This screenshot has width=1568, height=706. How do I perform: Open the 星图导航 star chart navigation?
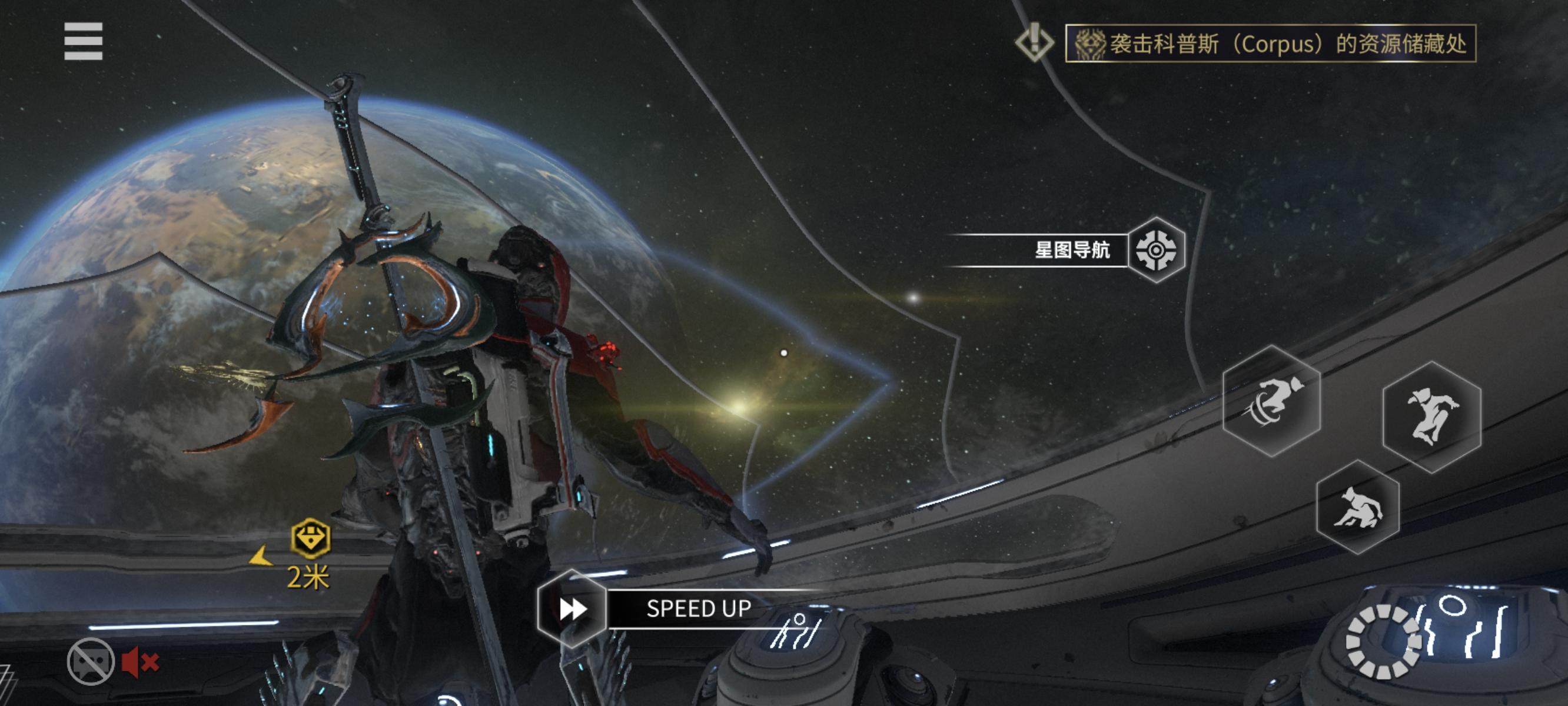(1155, 249)
